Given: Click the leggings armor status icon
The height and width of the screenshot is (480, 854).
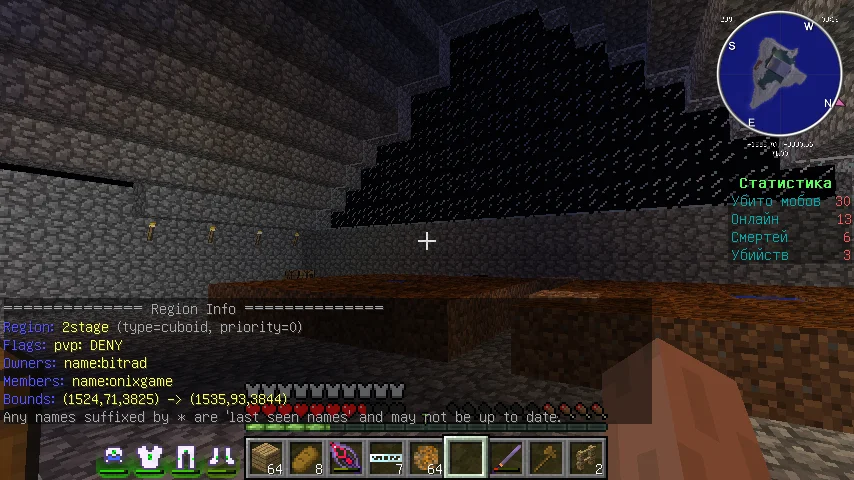Looking at the screenshot, I should click(x=185, y=458).
